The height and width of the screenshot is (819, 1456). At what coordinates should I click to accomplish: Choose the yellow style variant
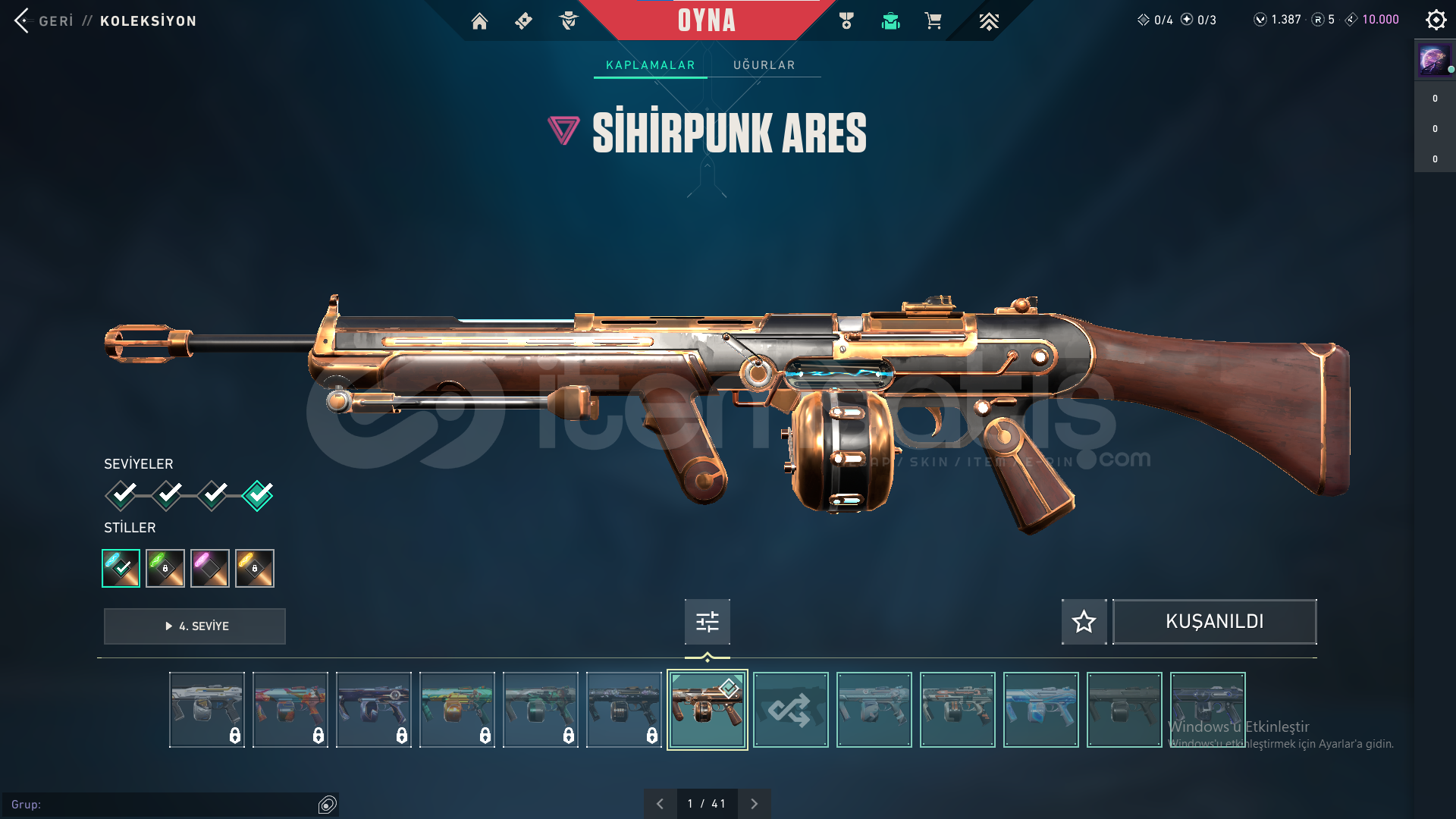pos(255,568)
